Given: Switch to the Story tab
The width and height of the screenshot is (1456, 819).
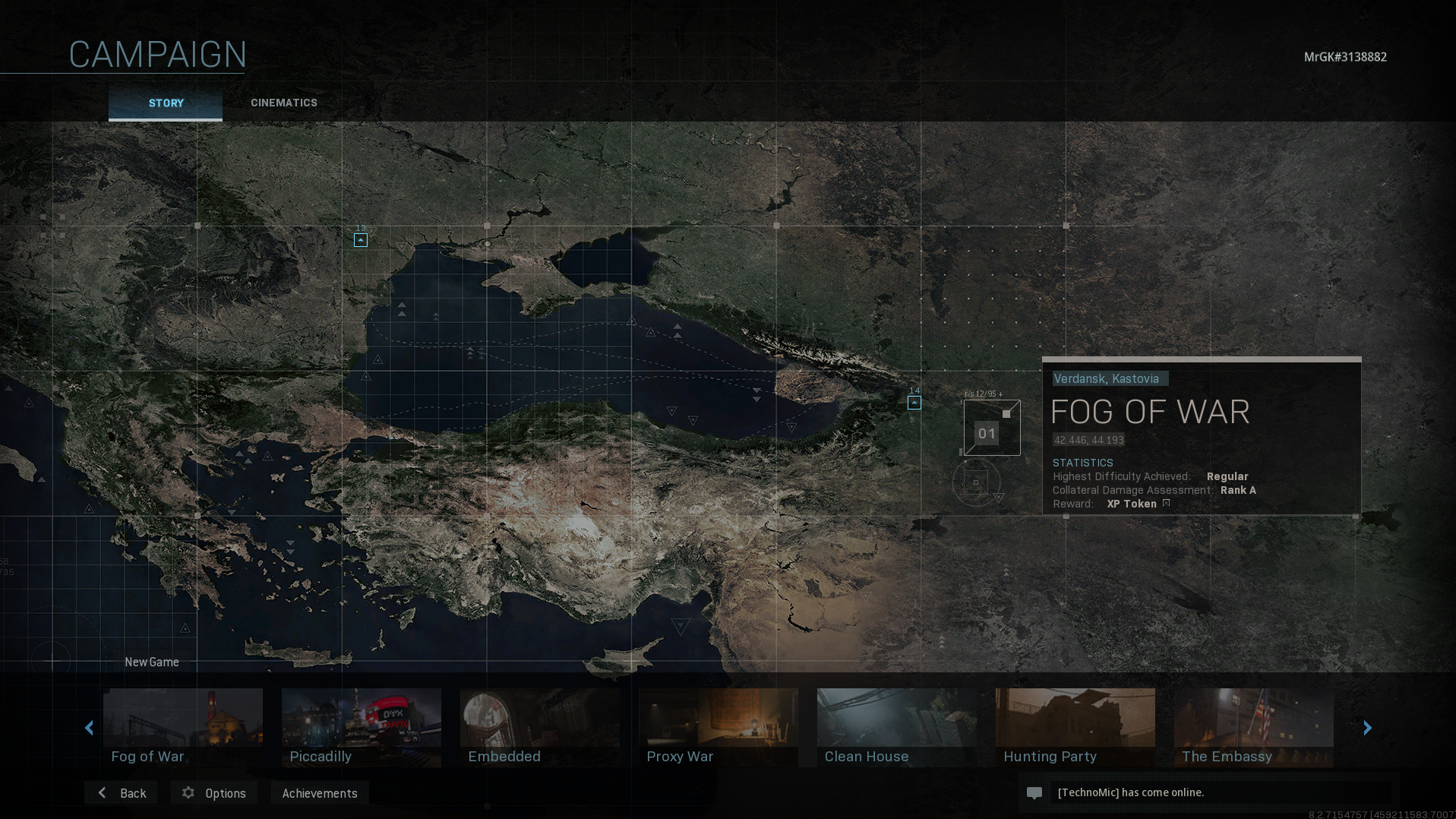Looking at the screenshot, I should (x=166, y=103).
